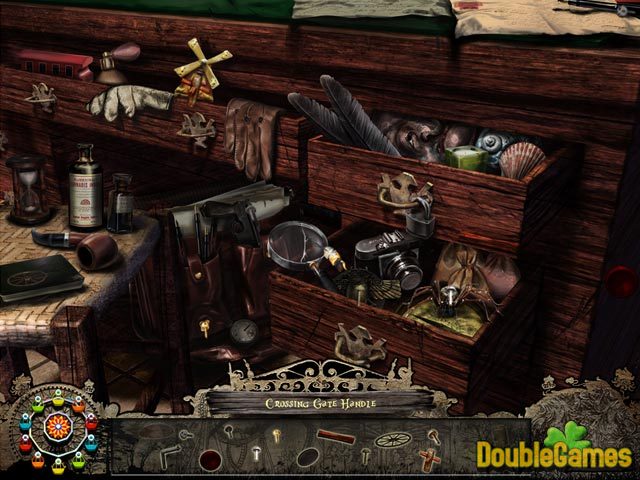The width and height of the screenshot is (640, 480).
Task: Pick the round dark red disc piece
Action: pyautogui.click(x=211, y=459)
